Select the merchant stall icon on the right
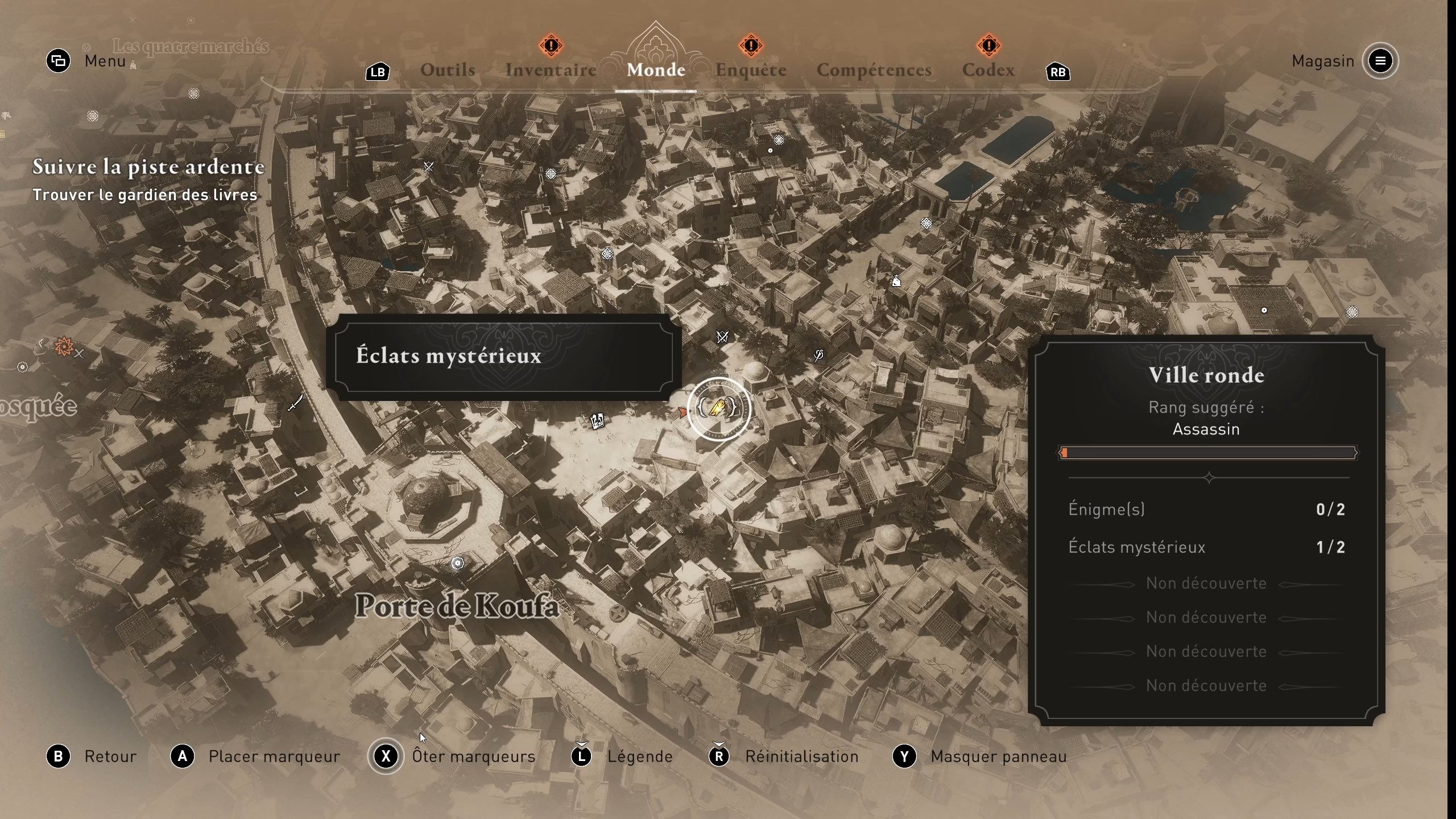Screen dimensions: 1456x819 click(x=896, y=280)
